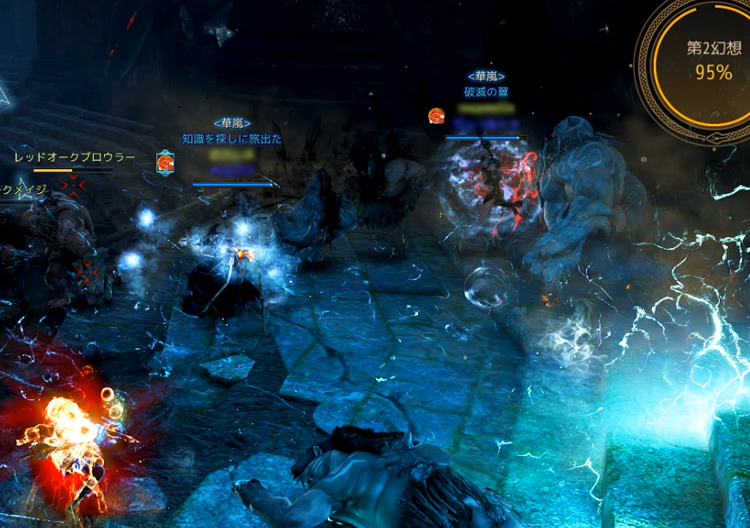Target player 知識を探しに旅出た by nameplate
This screenshot has height=528, width=750.
tap(231, 139)
